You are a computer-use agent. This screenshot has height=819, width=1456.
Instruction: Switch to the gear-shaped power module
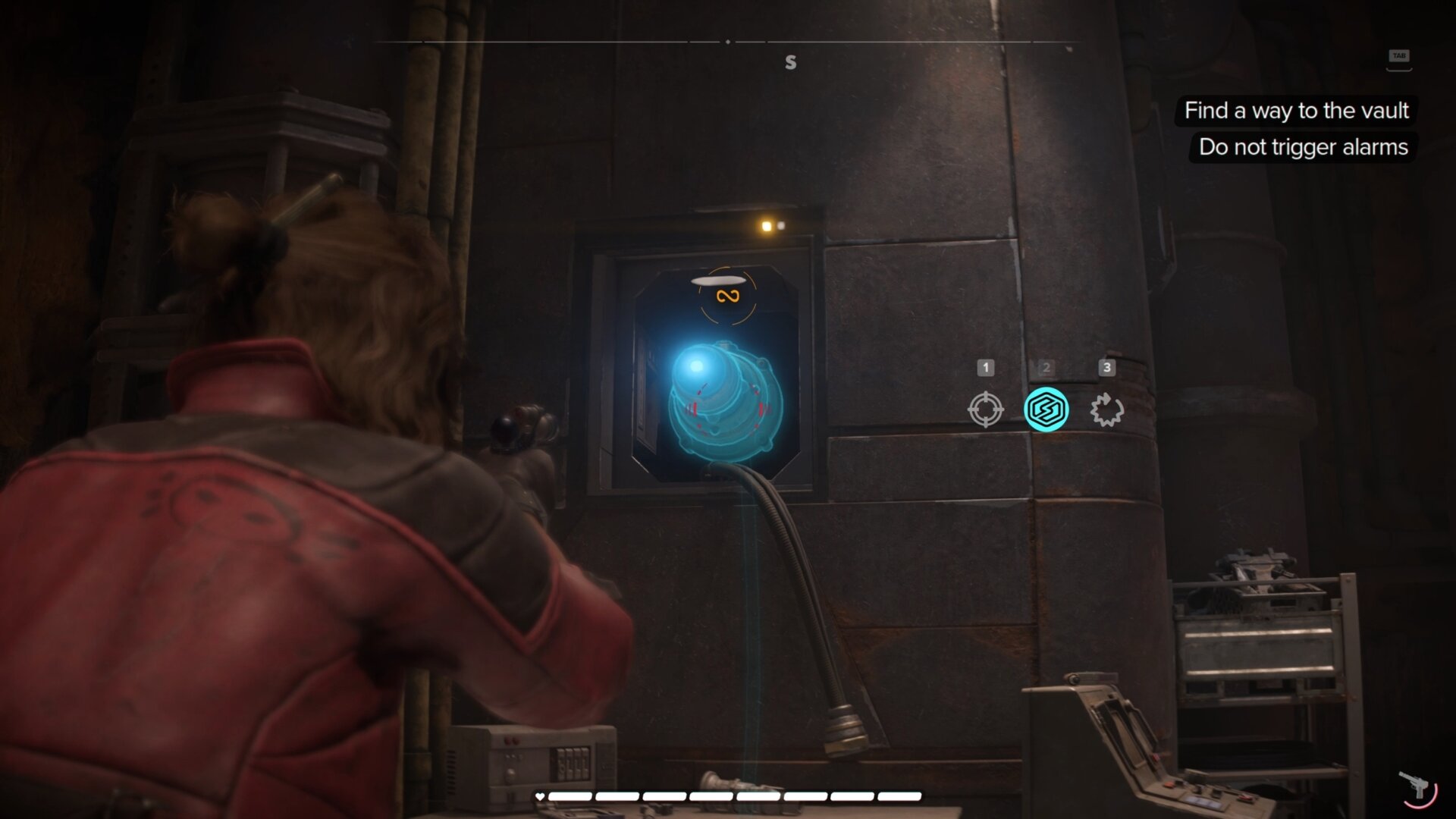(x=1106, y=409)
